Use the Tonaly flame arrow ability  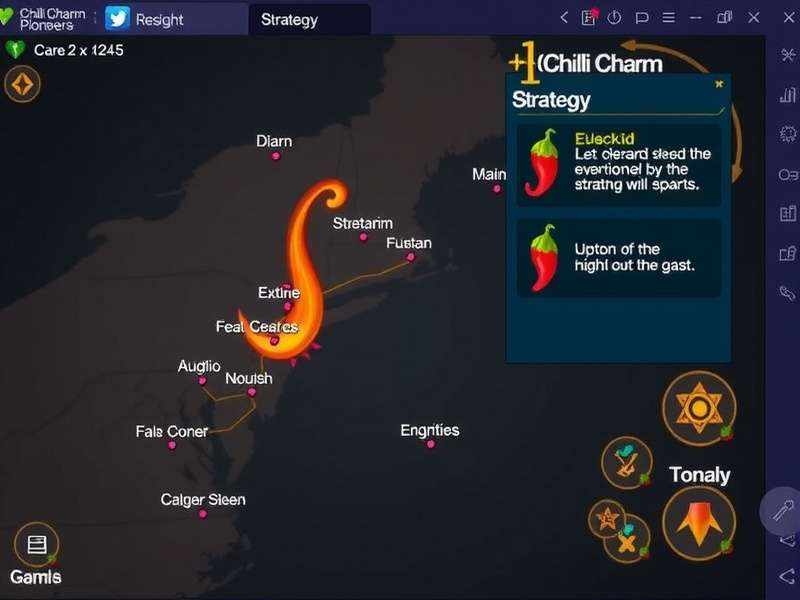pyautogui.click(x=699, y=522)
